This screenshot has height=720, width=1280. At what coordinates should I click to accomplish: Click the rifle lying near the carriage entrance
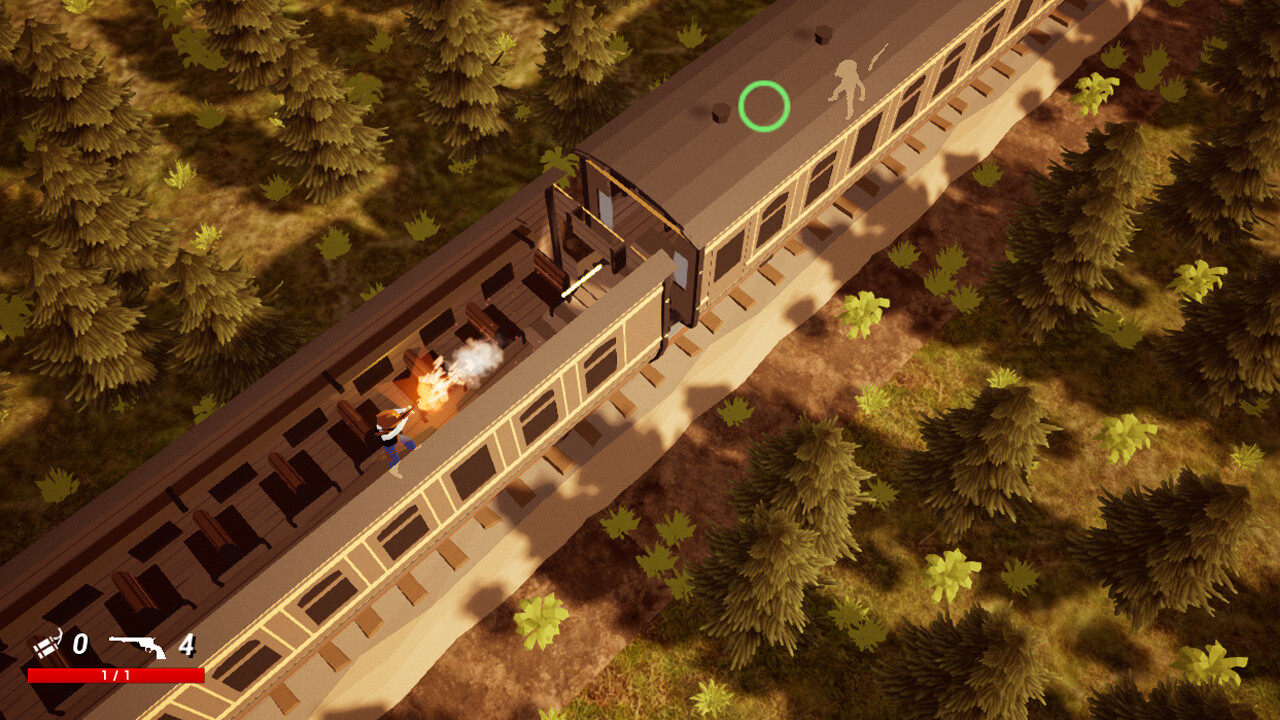coord(582,280)
